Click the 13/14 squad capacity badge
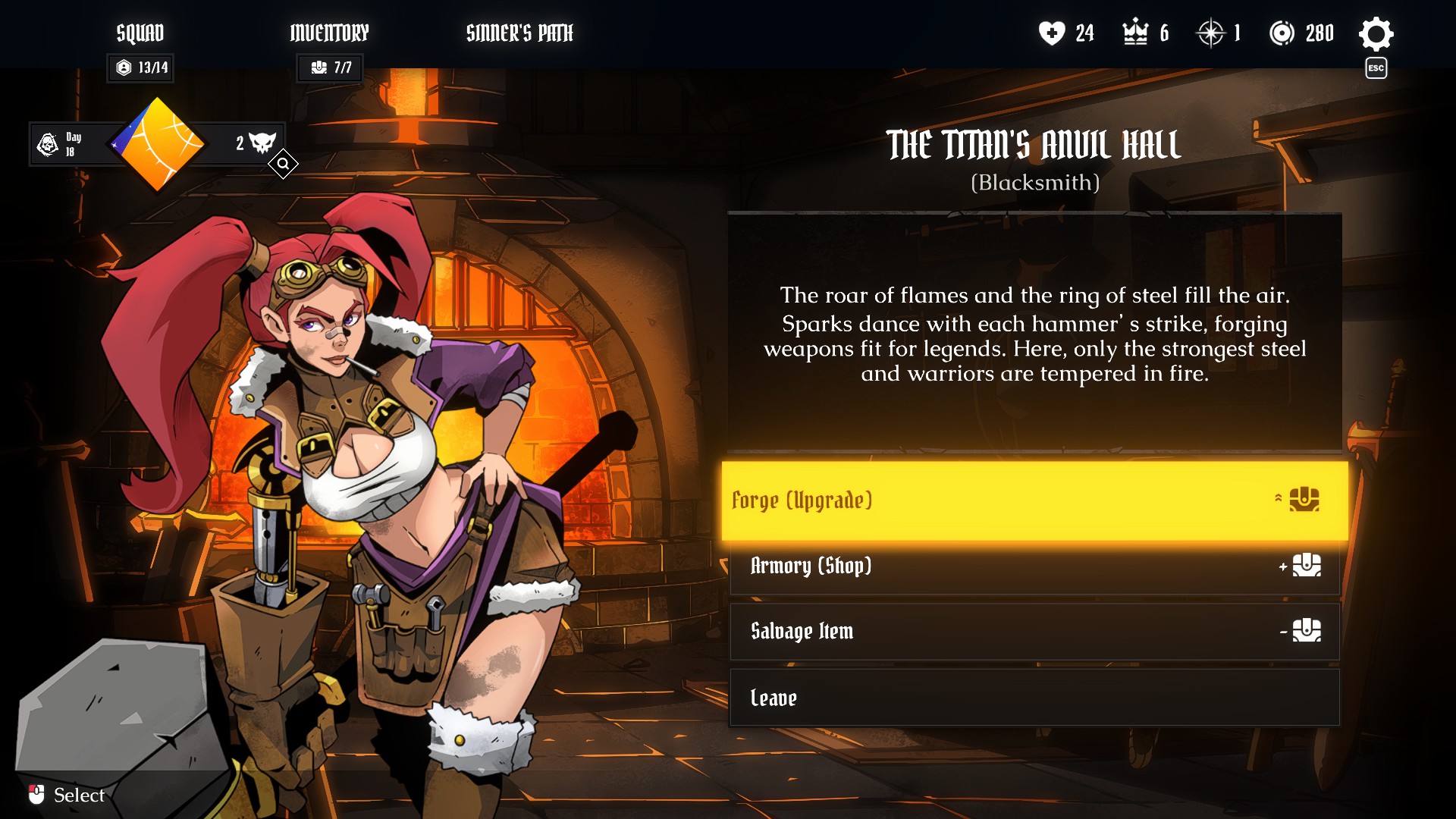The image size is (1456, 819). click(140, 67)
